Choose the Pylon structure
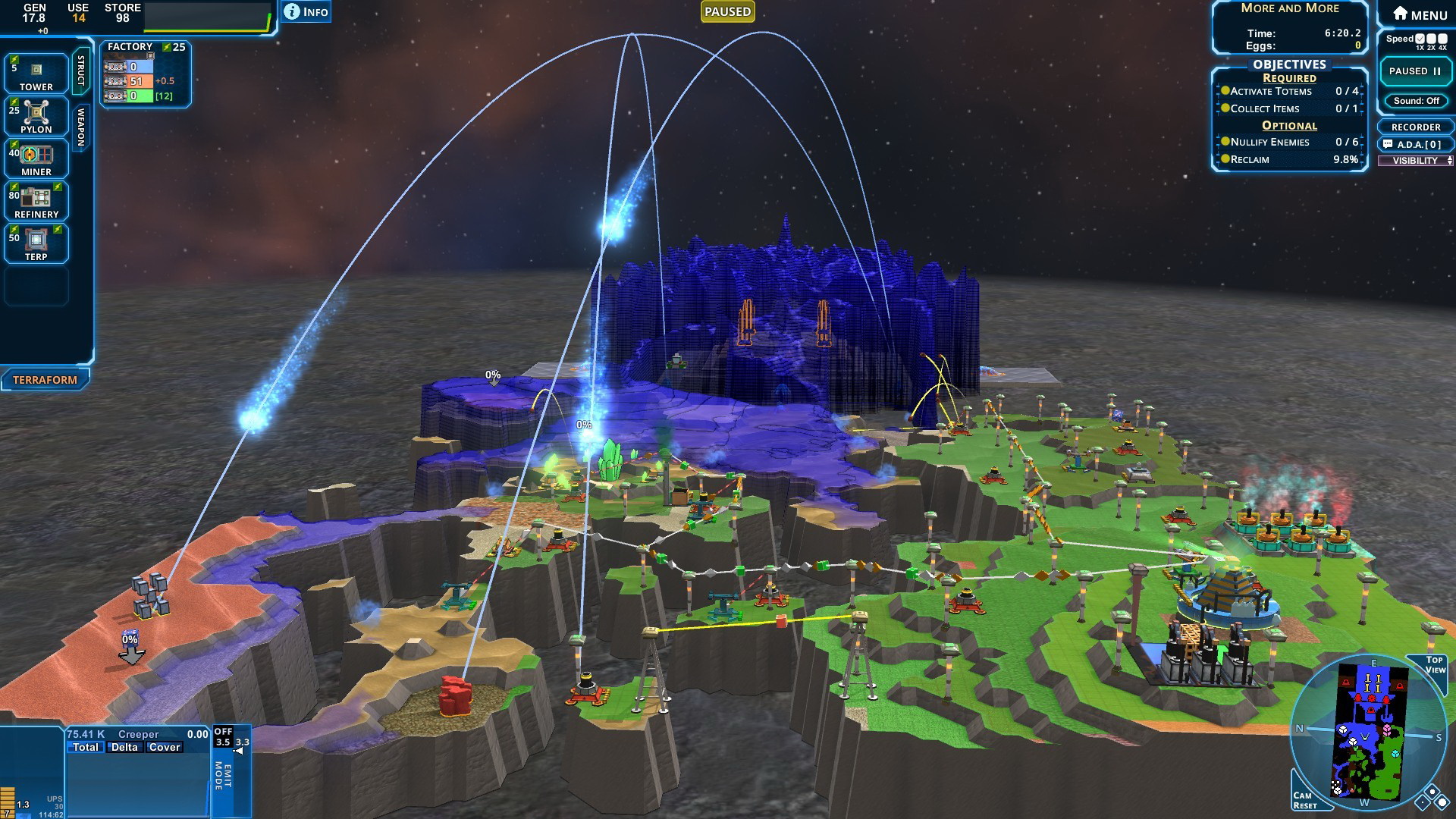Image resolution: width=1456 pixels, height=819 pixels. click(36, 116)
